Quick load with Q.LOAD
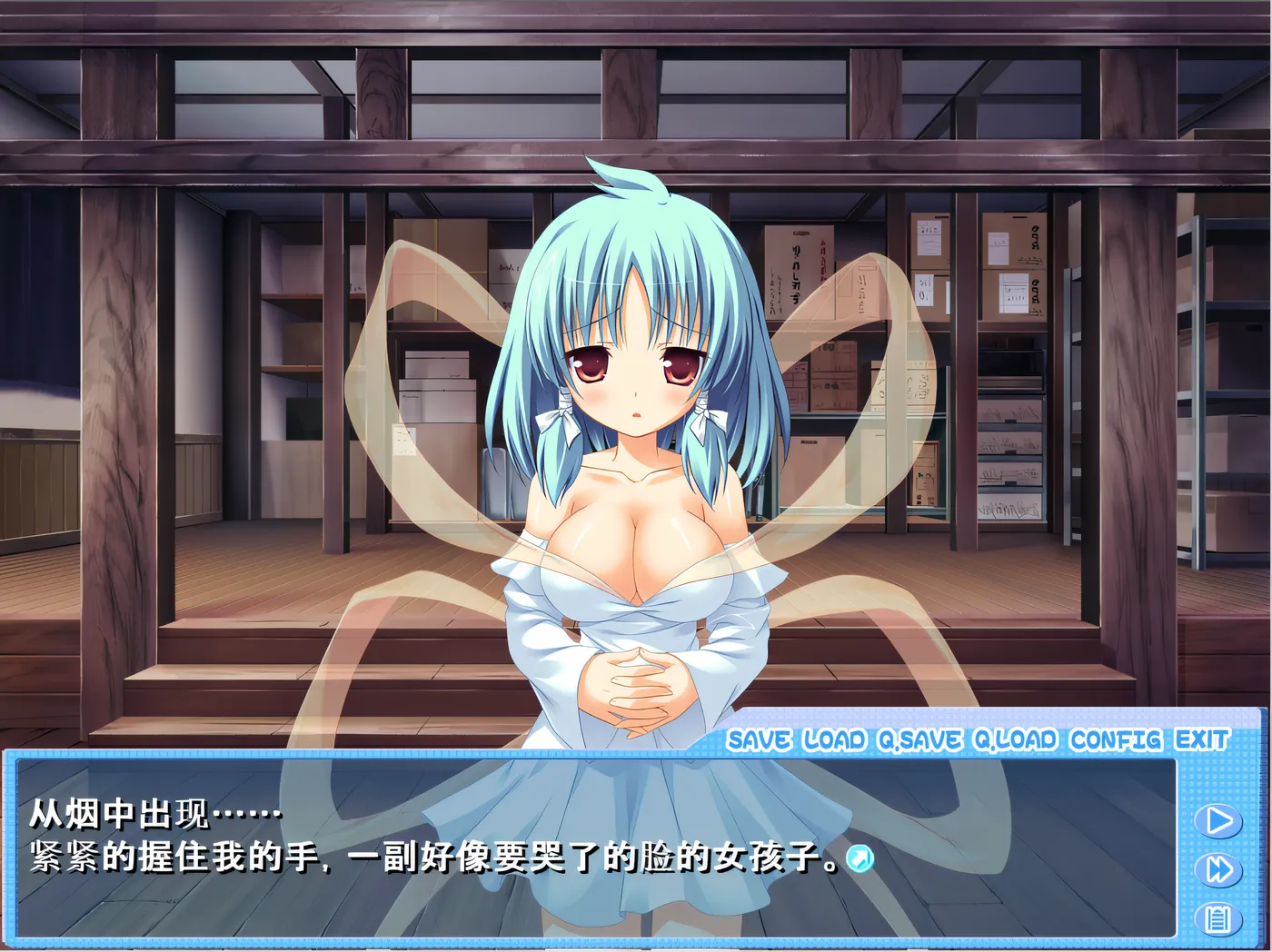This screenshot has height=952, width=1272. point(1016,740)
